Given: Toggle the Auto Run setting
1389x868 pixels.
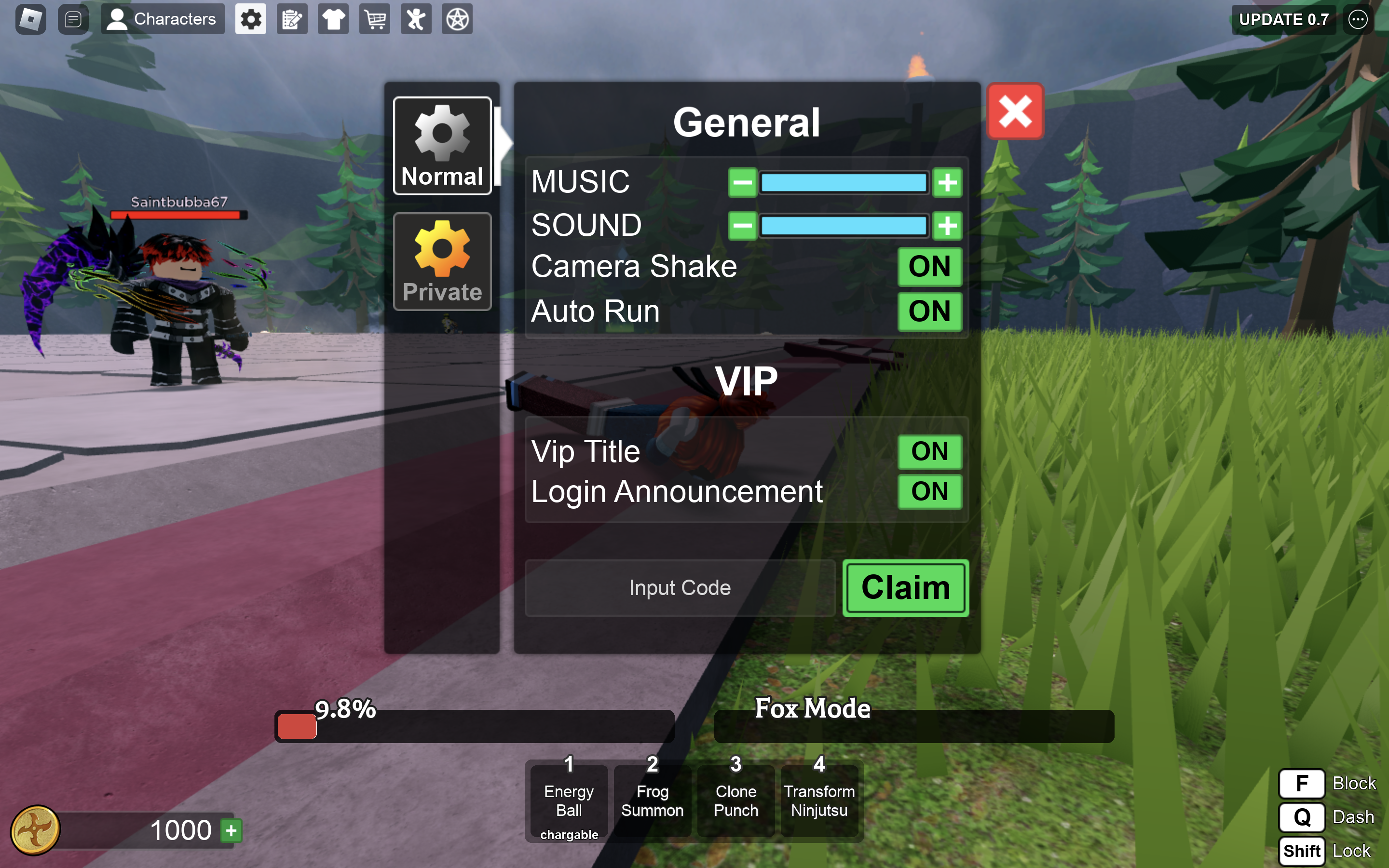Looking at the screenshot, I should (929, 311).
